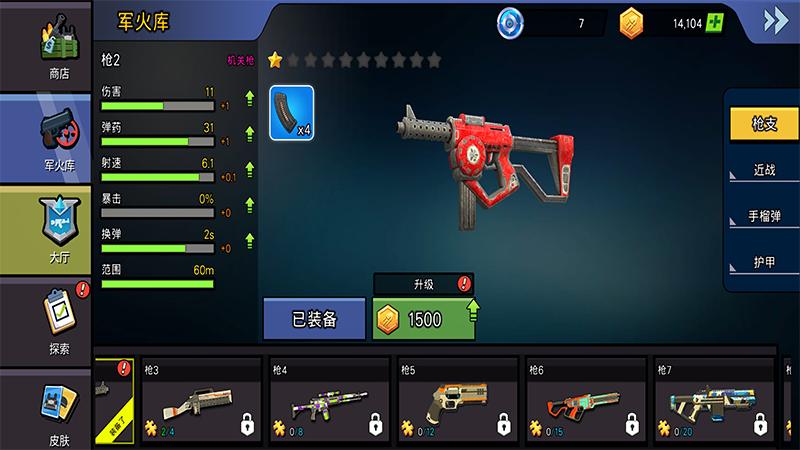Screen dimensions: 800x450
Task: Click the blue token currency icon
Action: 511,22
